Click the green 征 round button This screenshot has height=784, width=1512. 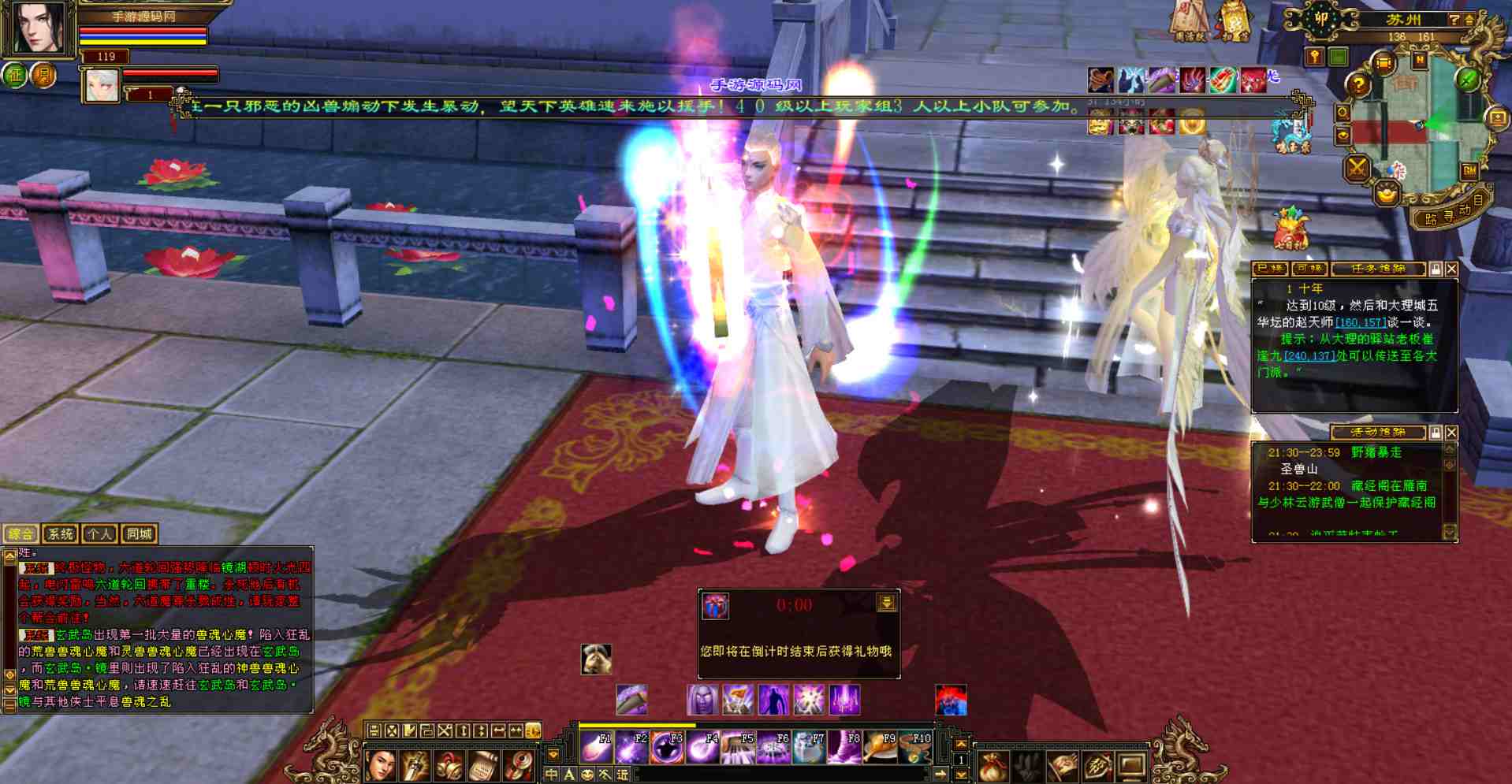click(15, 76)
